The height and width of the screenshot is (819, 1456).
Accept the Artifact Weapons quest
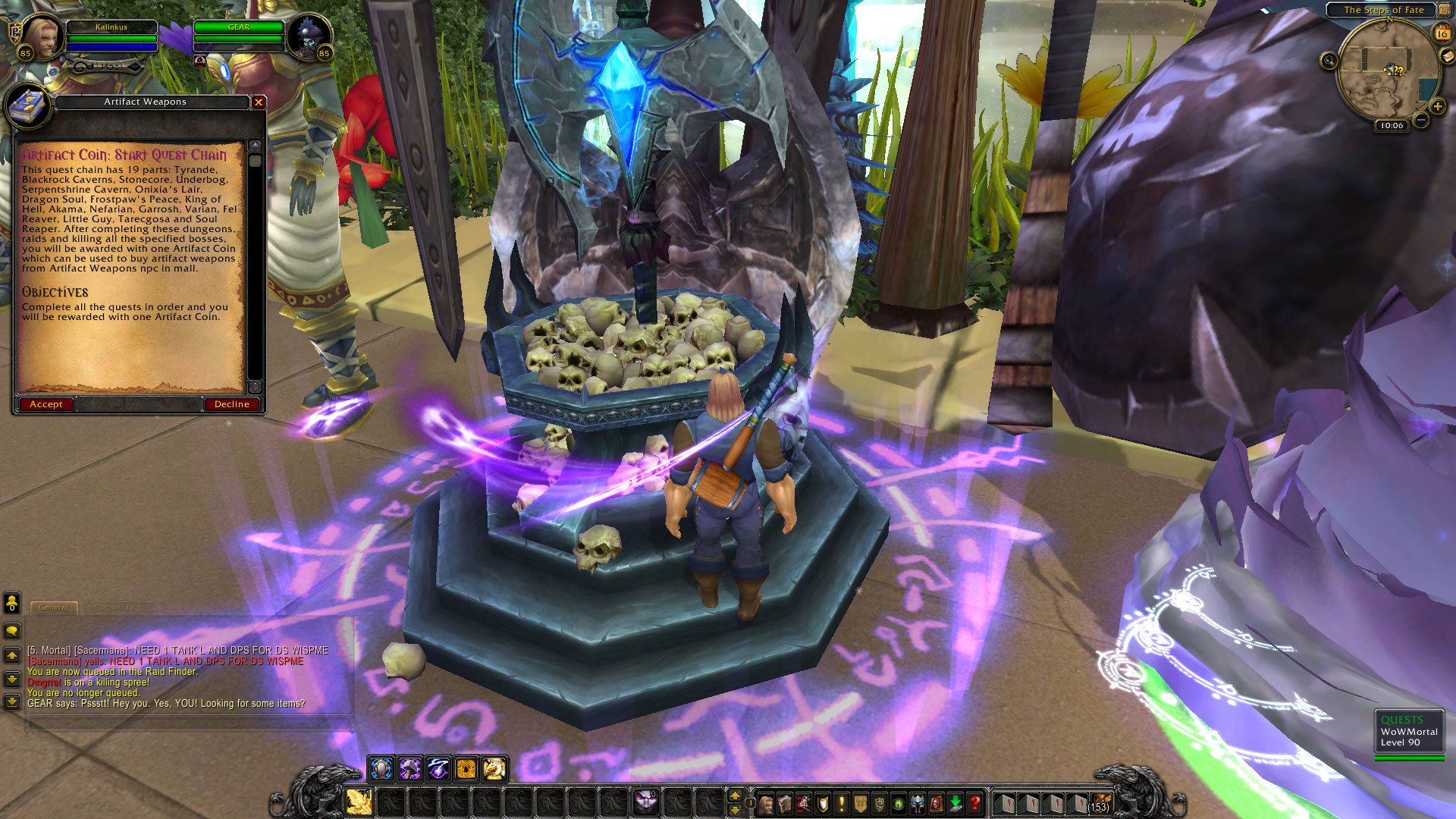click(x=46, y=404)
